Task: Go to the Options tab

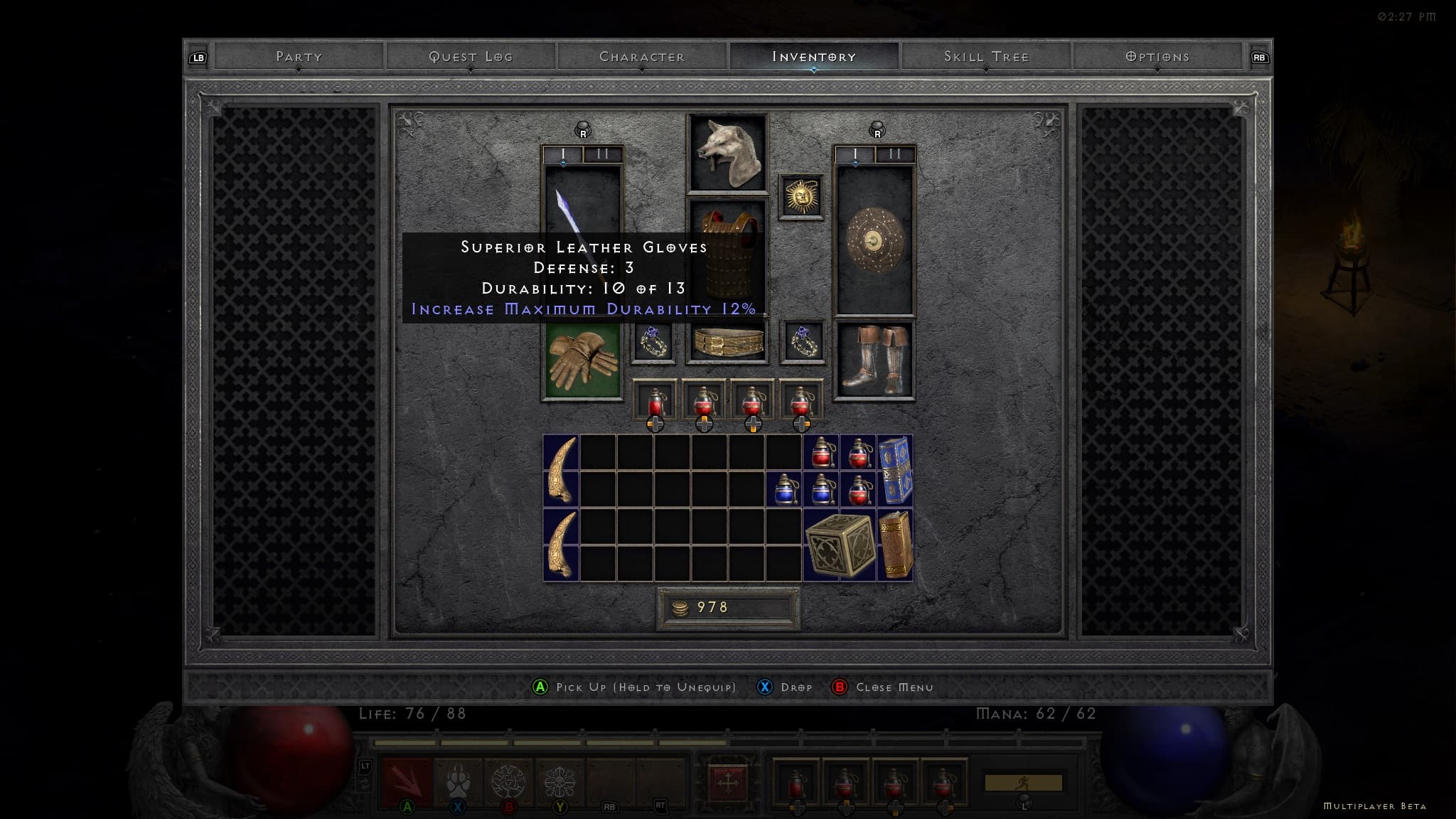Action: [x=1157, y=57]
